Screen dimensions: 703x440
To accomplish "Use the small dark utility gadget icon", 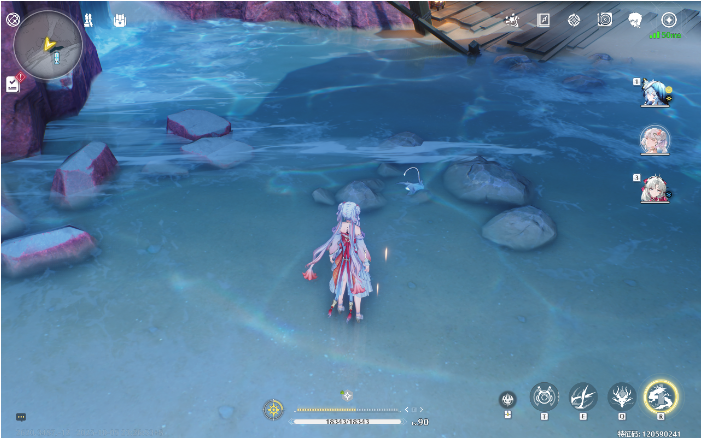I will point(508,400).
